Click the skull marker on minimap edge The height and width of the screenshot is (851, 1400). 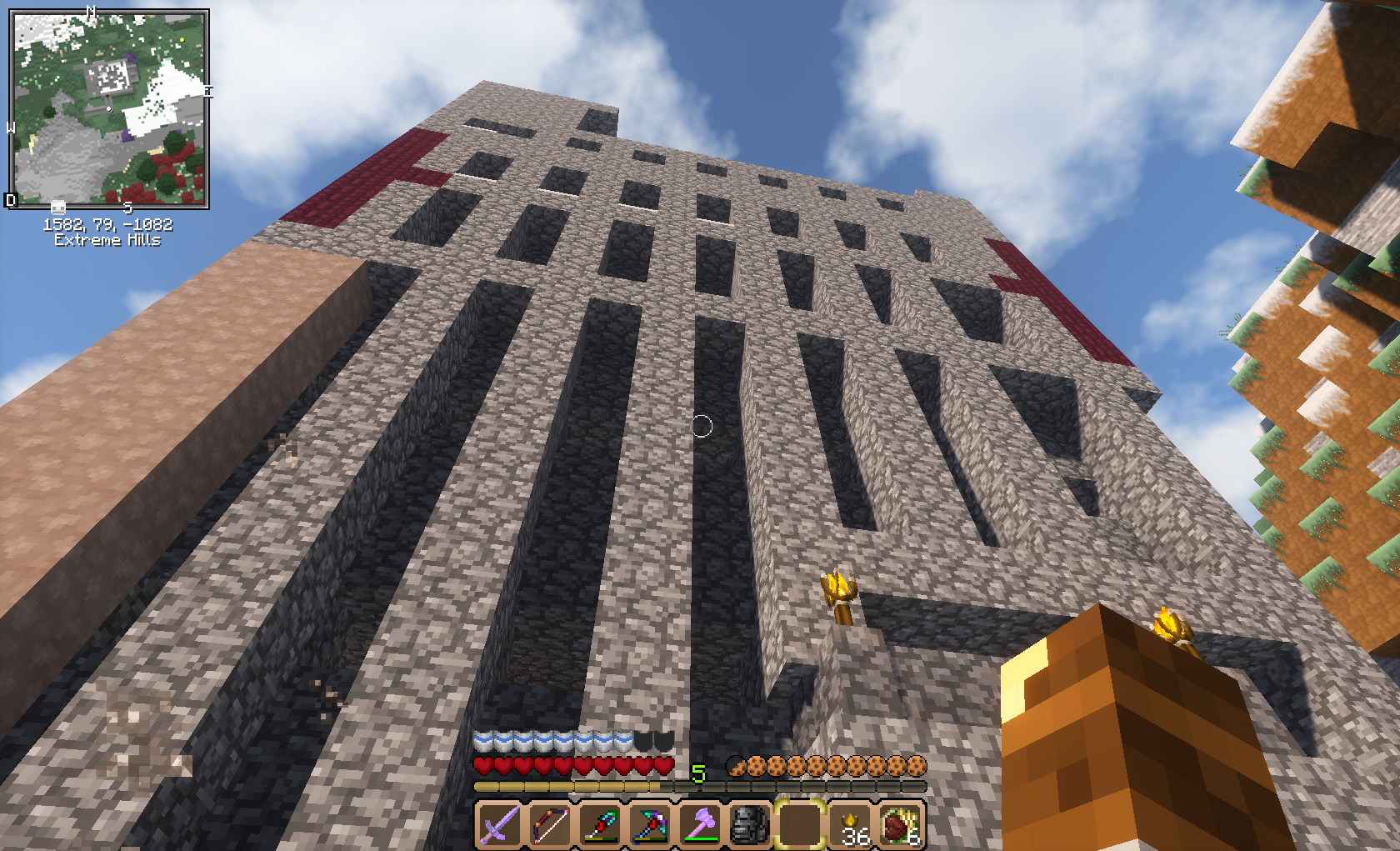[58, 207]
